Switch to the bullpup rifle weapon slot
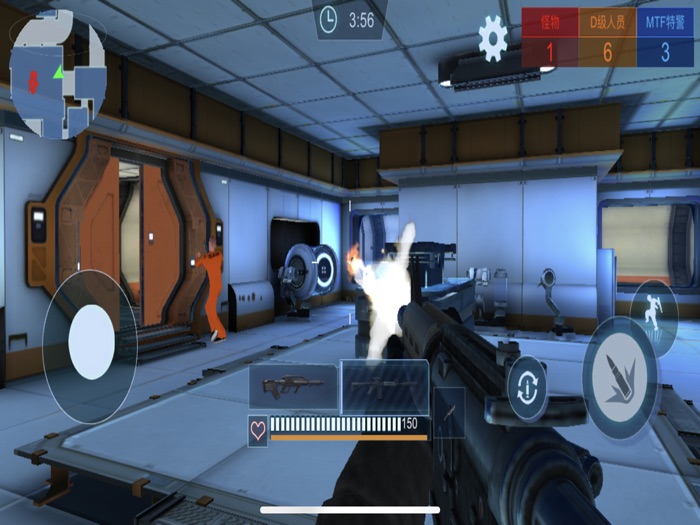 (x=293, y=387)
